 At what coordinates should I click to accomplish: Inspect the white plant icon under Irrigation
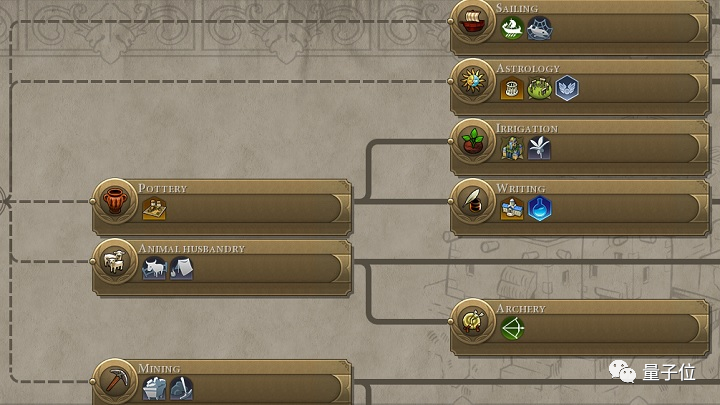click(540, 148)
